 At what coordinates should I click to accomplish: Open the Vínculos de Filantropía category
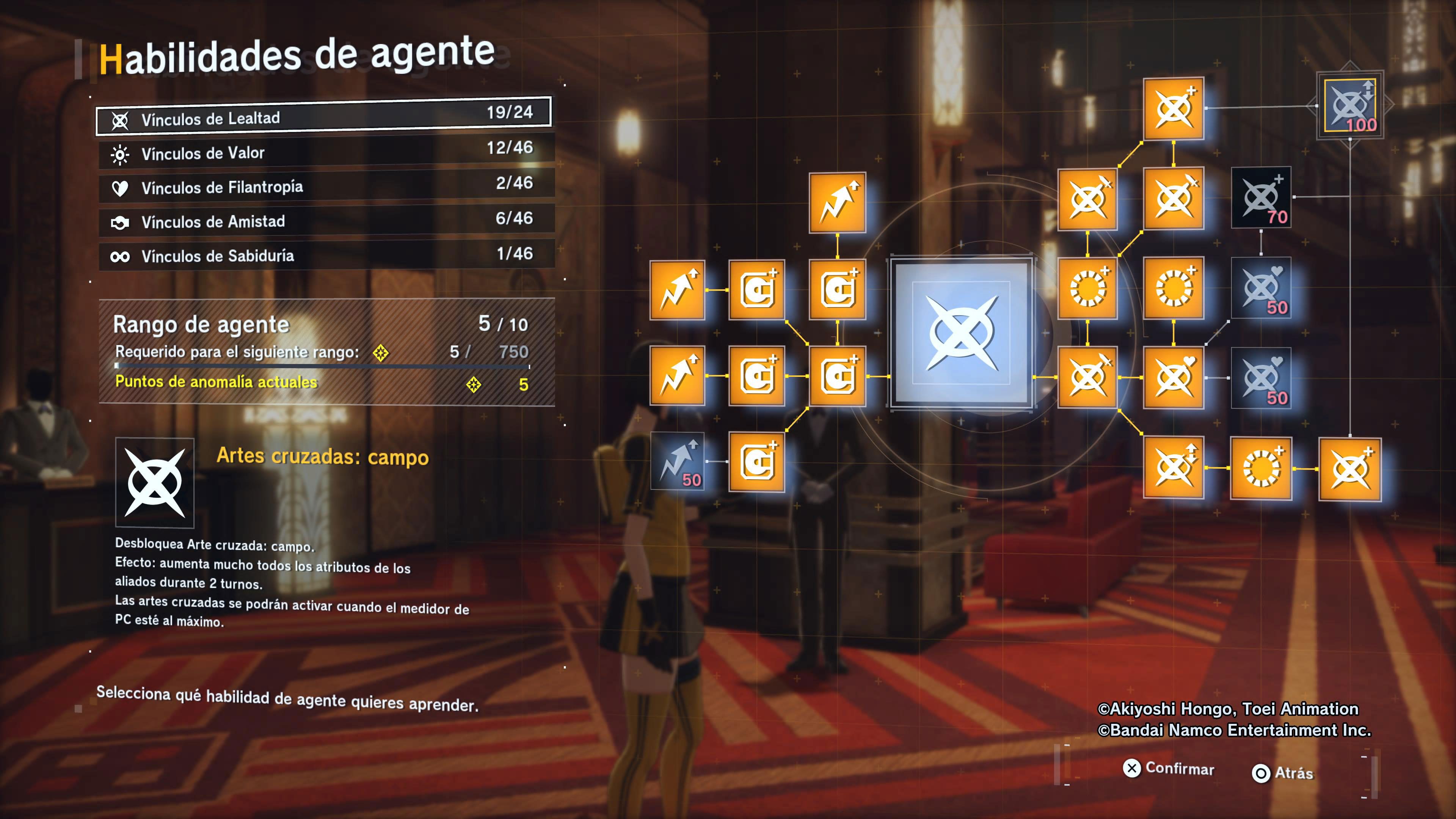326,185
